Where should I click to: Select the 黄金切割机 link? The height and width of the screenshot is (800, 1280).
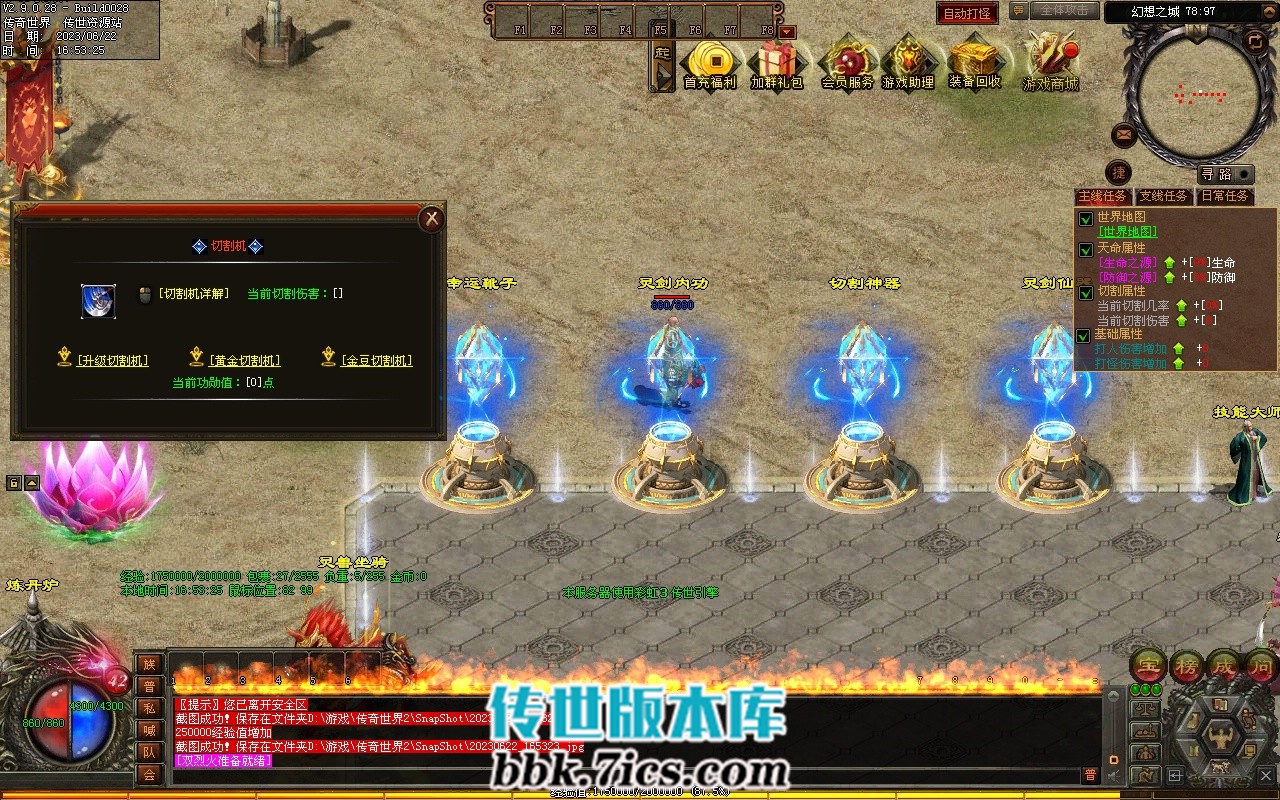point(245,361)
